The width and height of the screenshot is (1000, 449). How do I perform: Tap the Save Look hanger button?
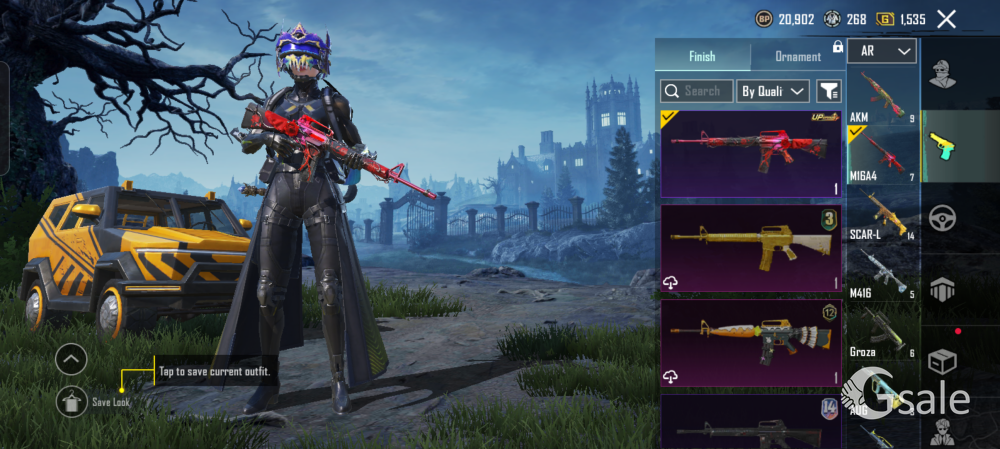71,401
